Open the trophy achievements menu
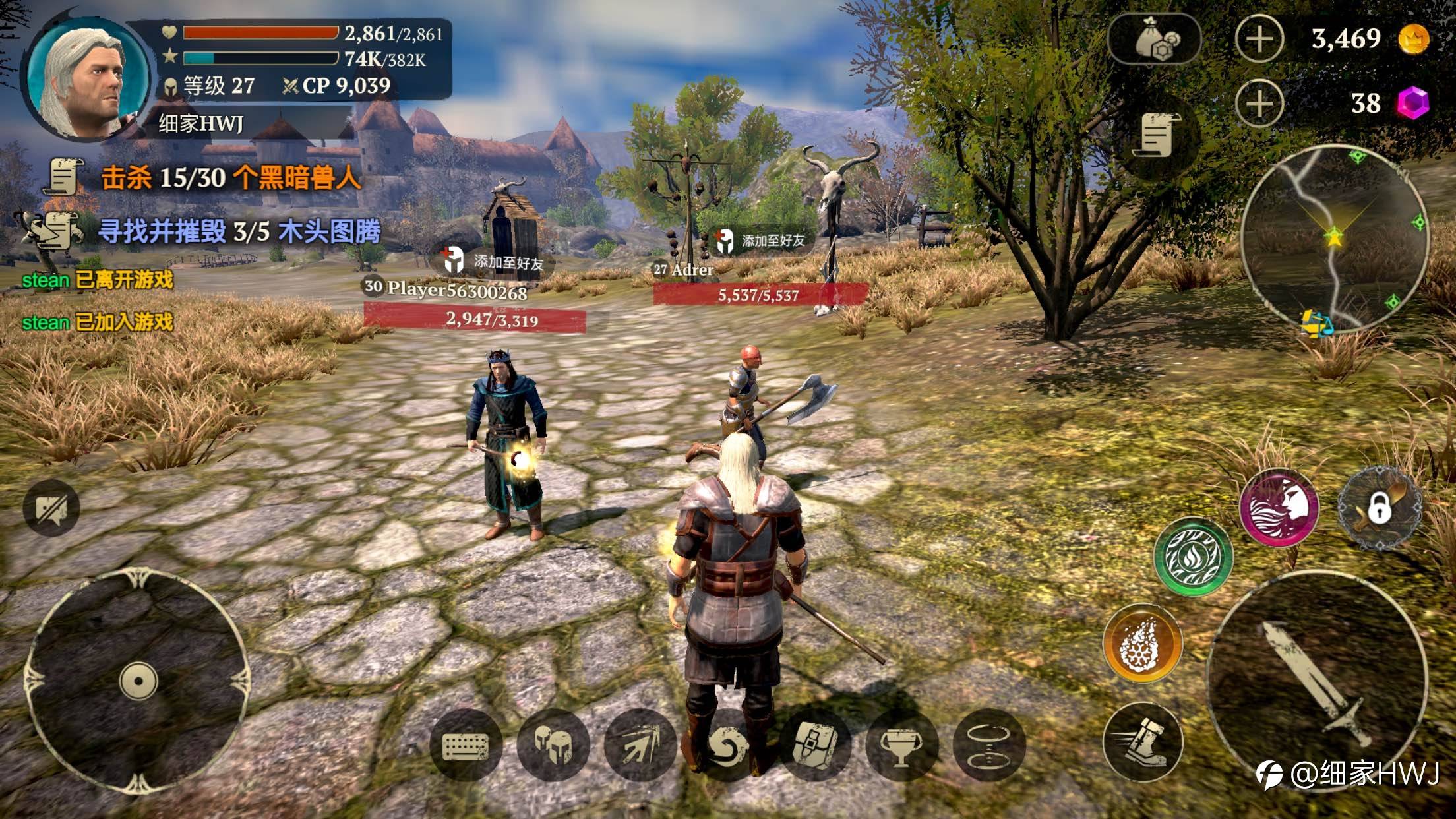Viewport: 1456px width, 819px height. click(x=901, y=746)
